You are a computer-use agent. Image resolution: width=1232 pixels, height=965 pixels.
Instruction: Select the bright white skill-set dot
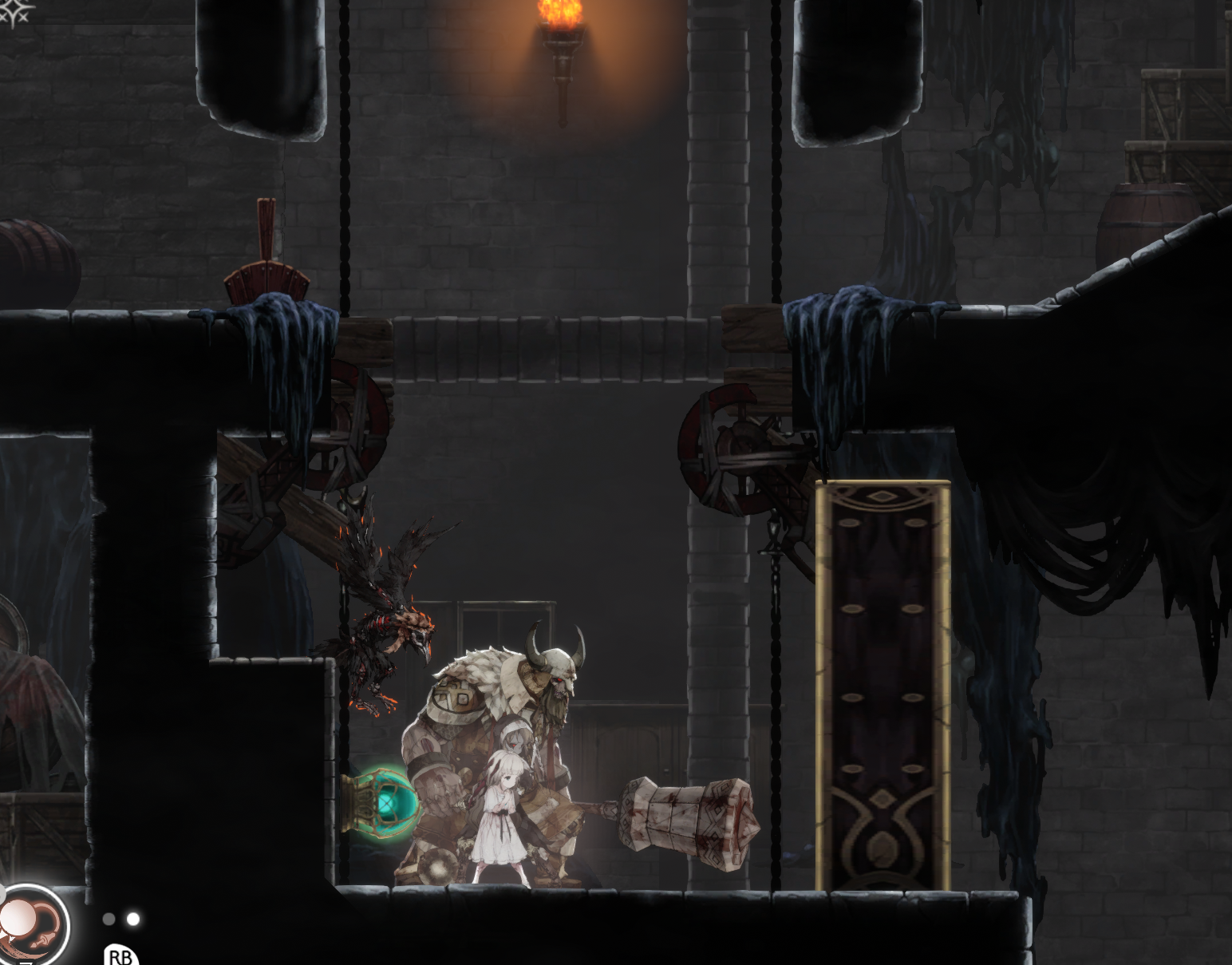[133, 920]
